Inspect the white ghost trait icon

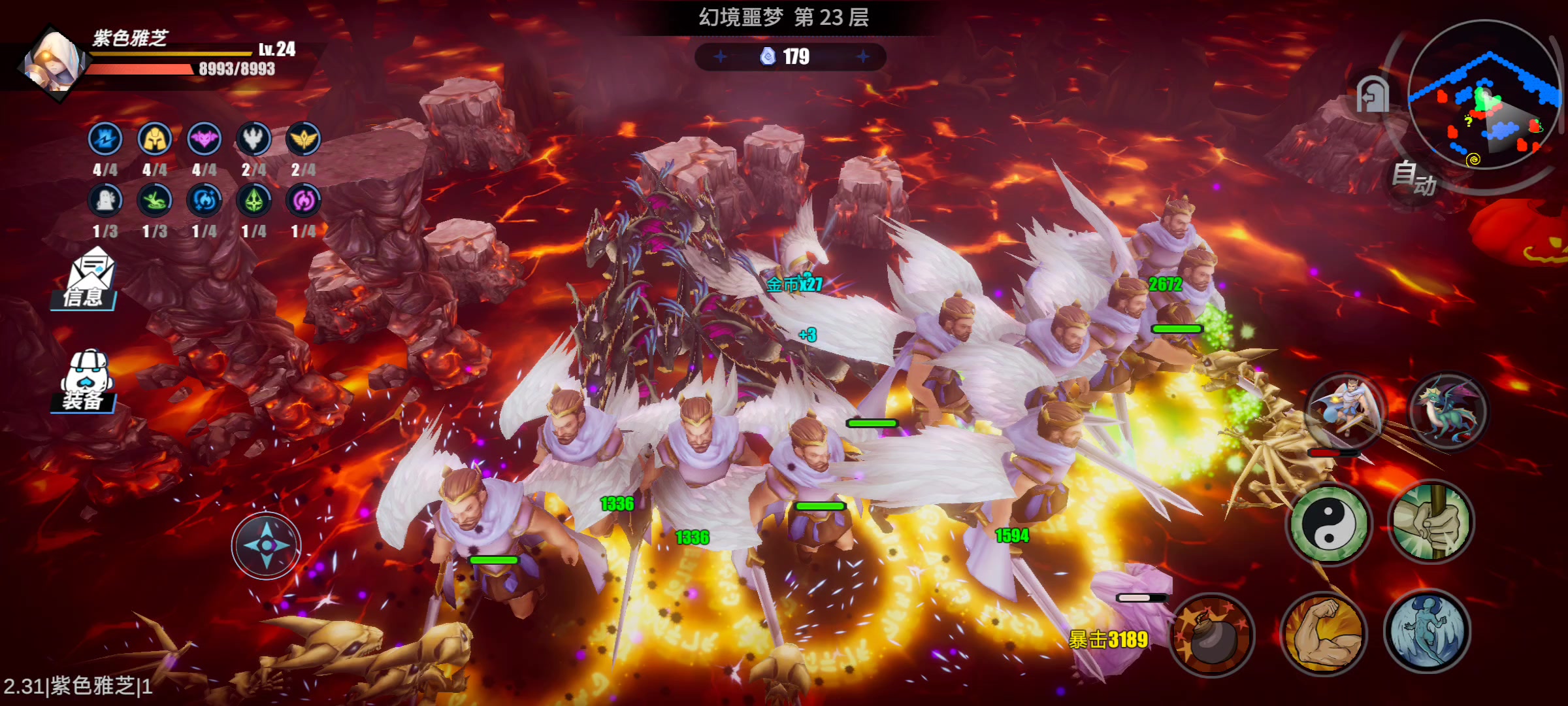click(x=105, y=201)
